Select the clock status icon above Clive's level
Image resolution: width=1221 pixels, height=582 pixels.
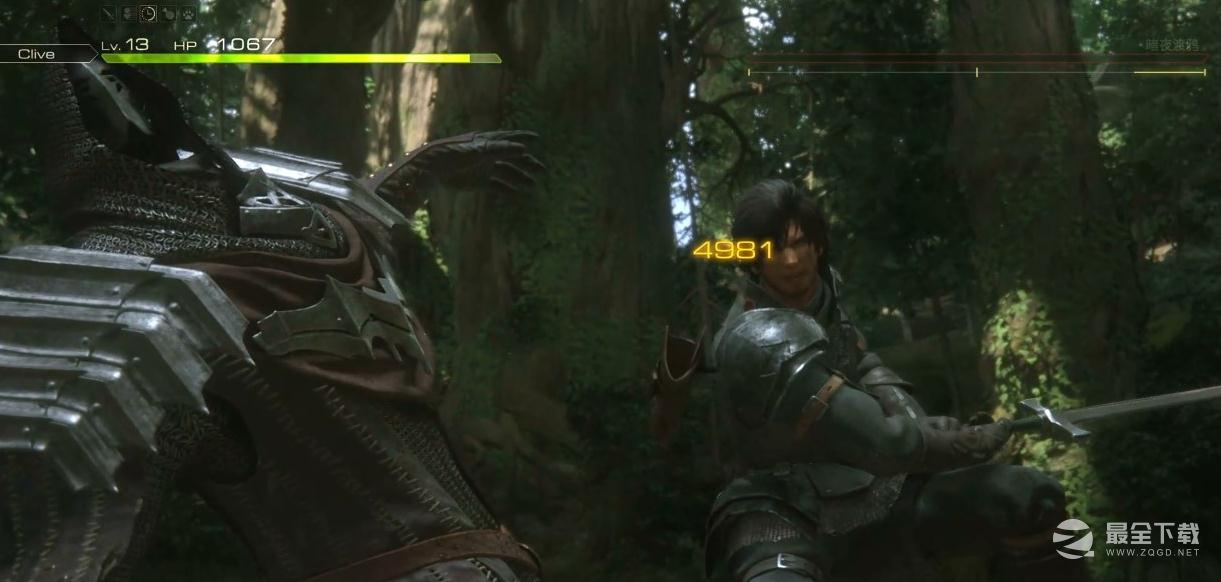click(148, 13)
